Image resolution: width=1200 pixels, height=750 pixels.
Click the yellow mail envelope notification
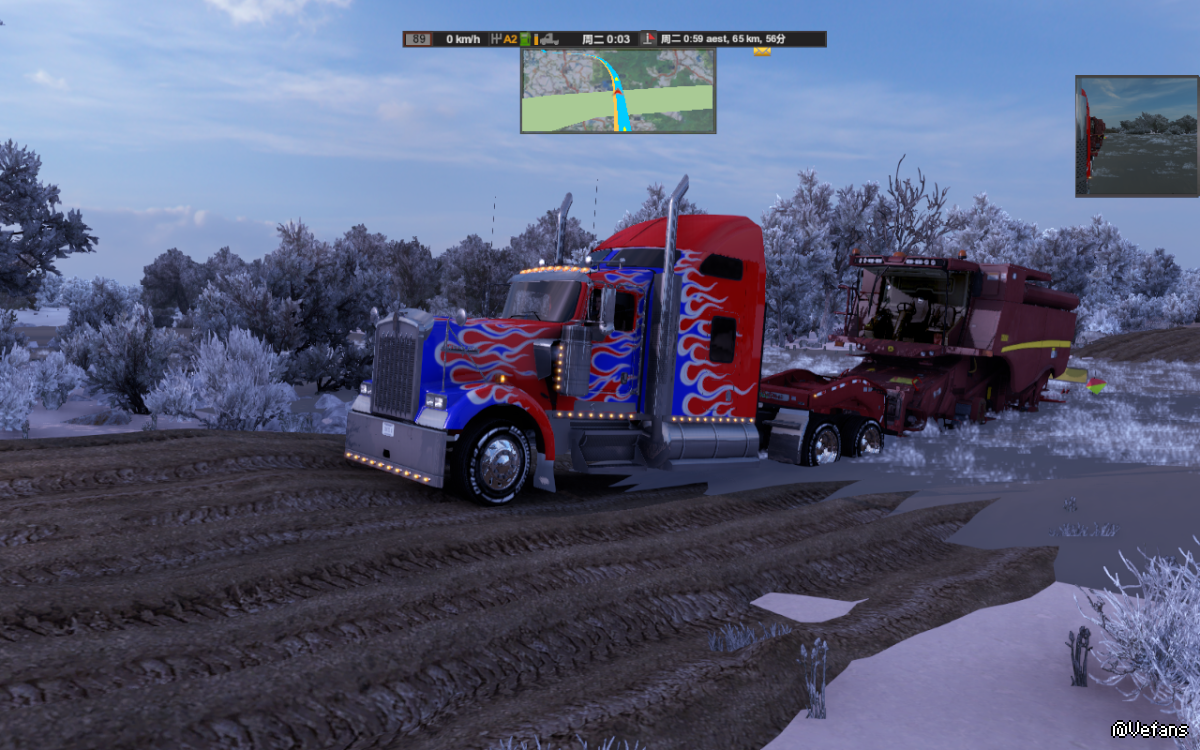tap(762, 50)
